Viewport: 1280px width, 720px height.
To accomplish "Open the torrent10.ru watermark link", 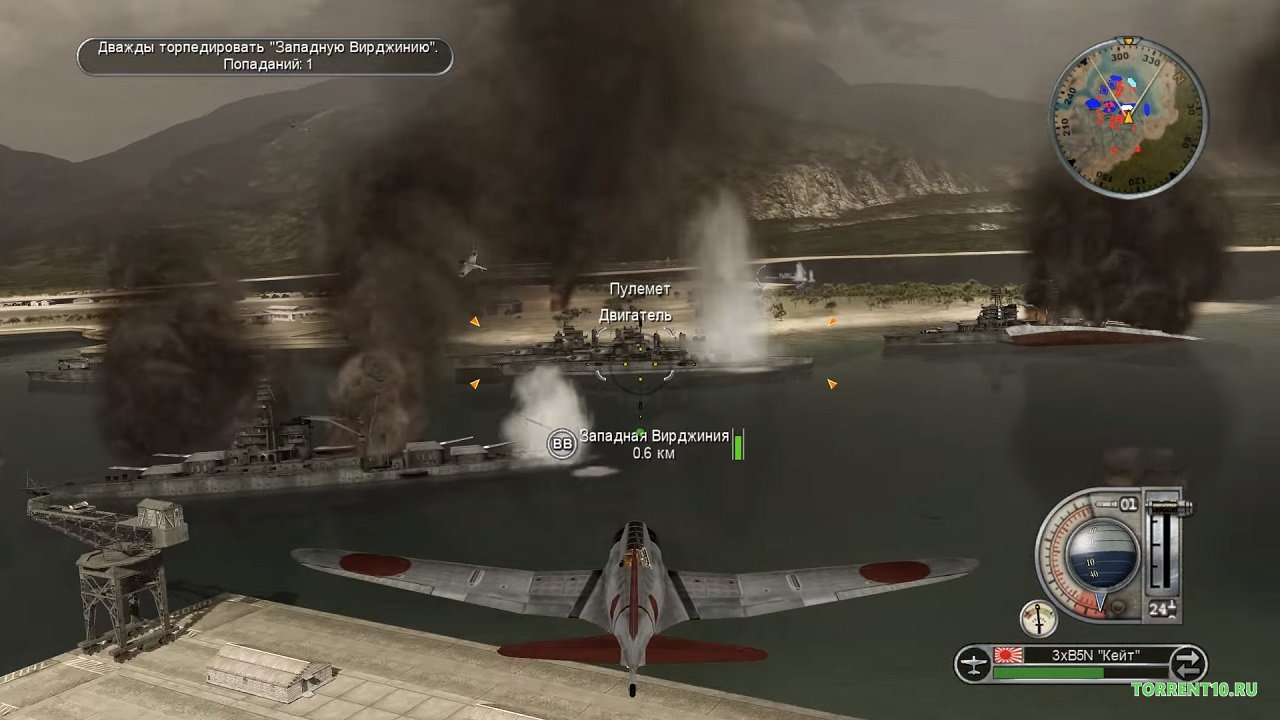I will [x=1194, y=689].
